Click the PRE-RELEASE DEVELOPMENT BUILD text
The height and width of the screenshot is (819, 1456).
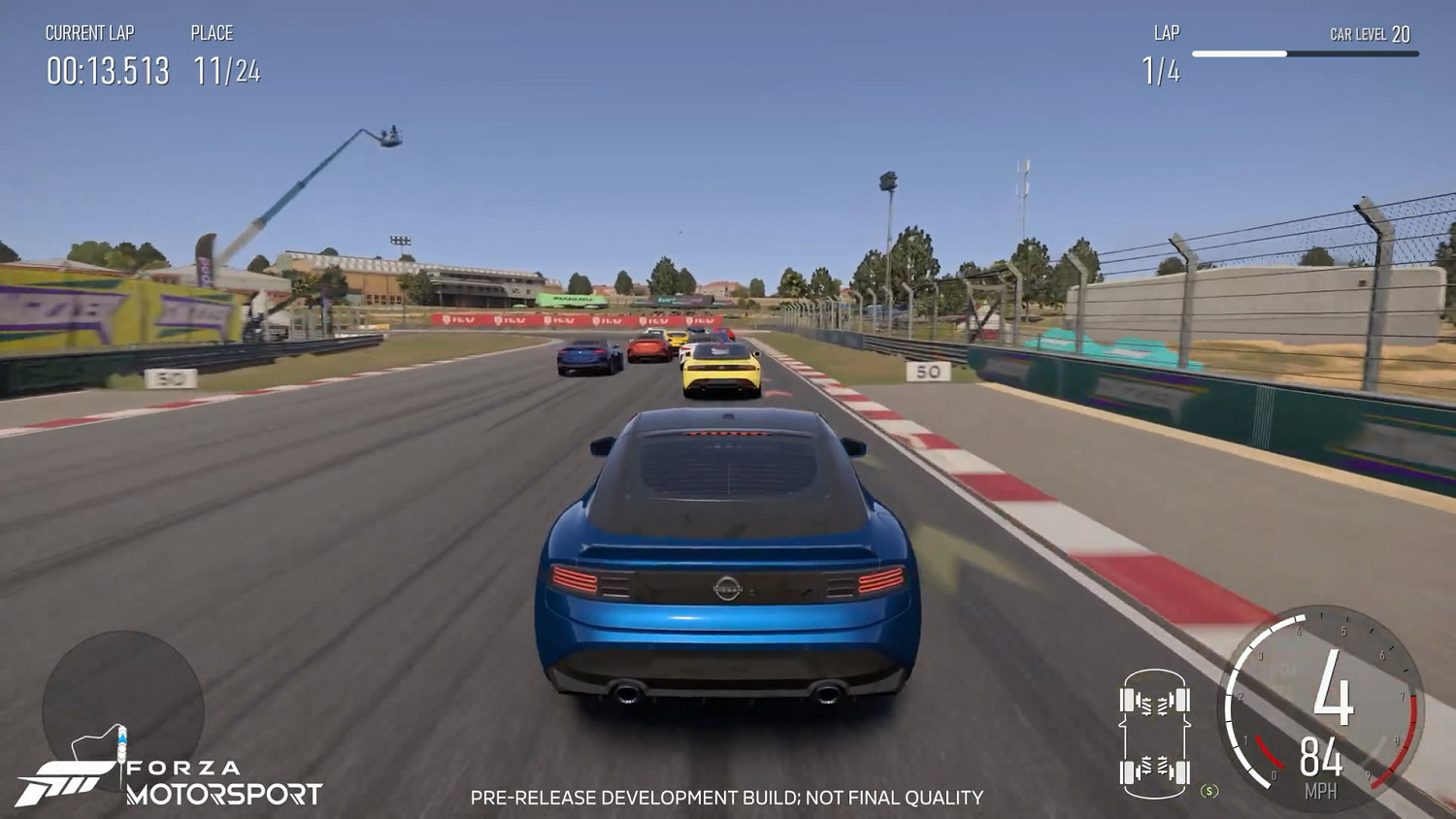point(726,798)
